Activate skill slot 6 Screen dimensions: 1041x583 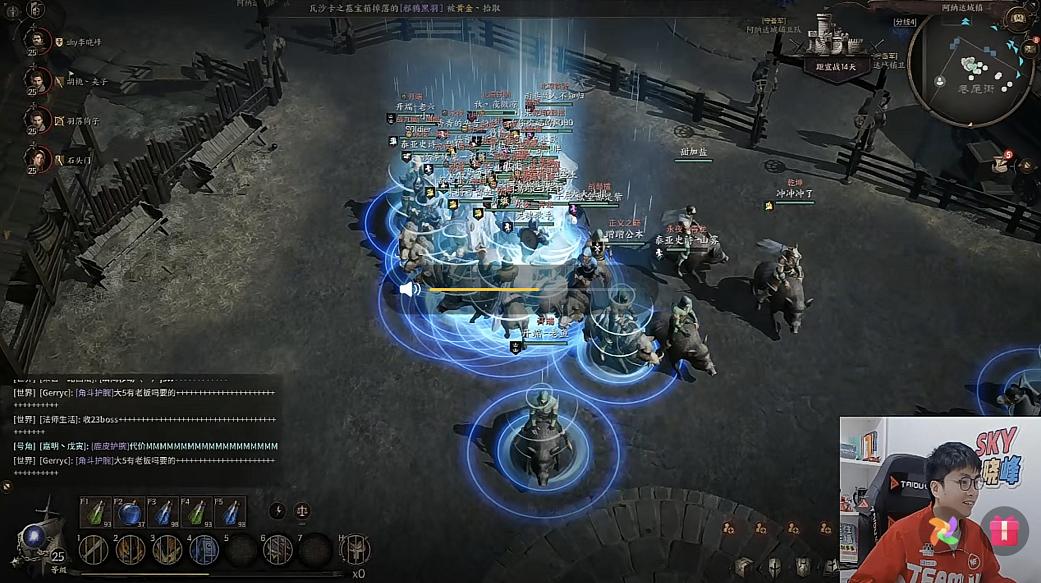[x=278, y=549]
